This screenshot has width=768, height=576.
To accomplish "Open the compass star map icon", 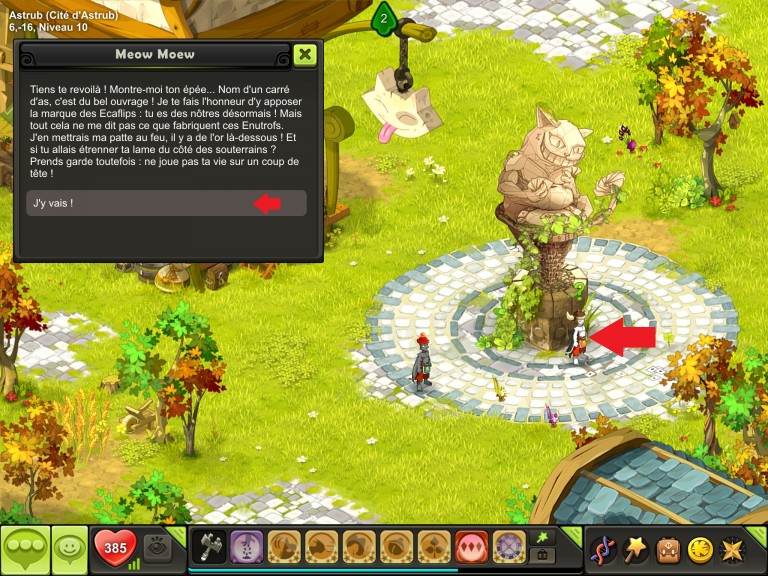I will pos(733,549).
